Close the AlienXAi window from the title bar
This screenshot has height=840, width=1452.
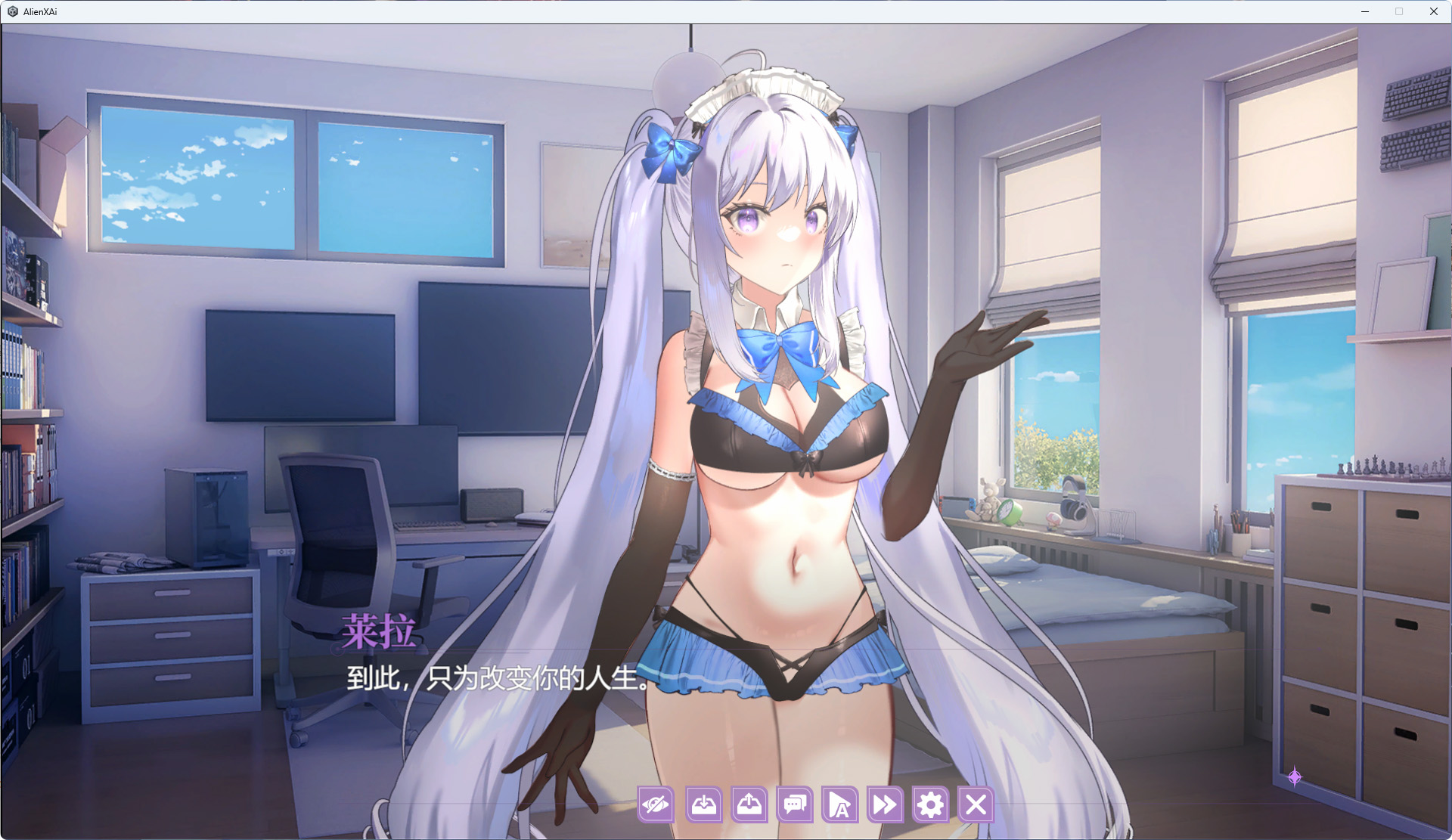click(x=1433, y=11)
